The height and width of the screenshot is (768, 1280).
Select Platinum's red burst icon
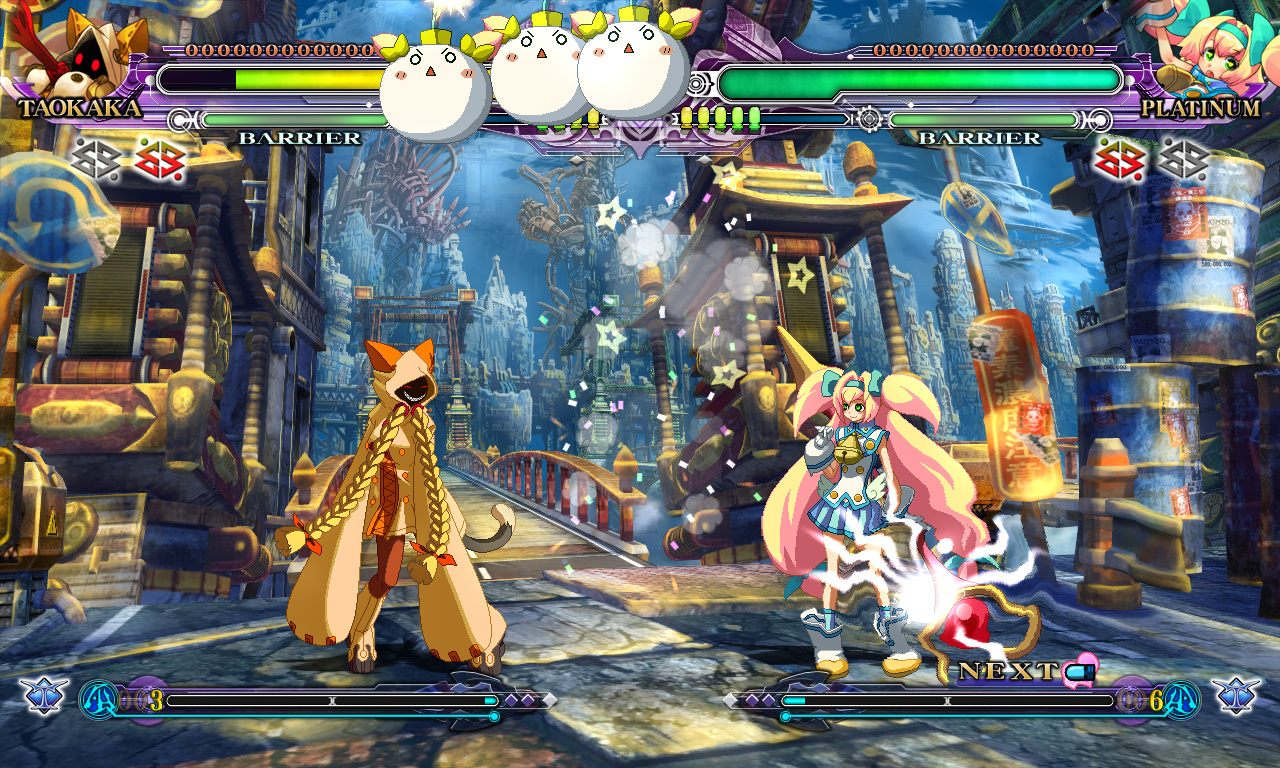(1120, 159)
